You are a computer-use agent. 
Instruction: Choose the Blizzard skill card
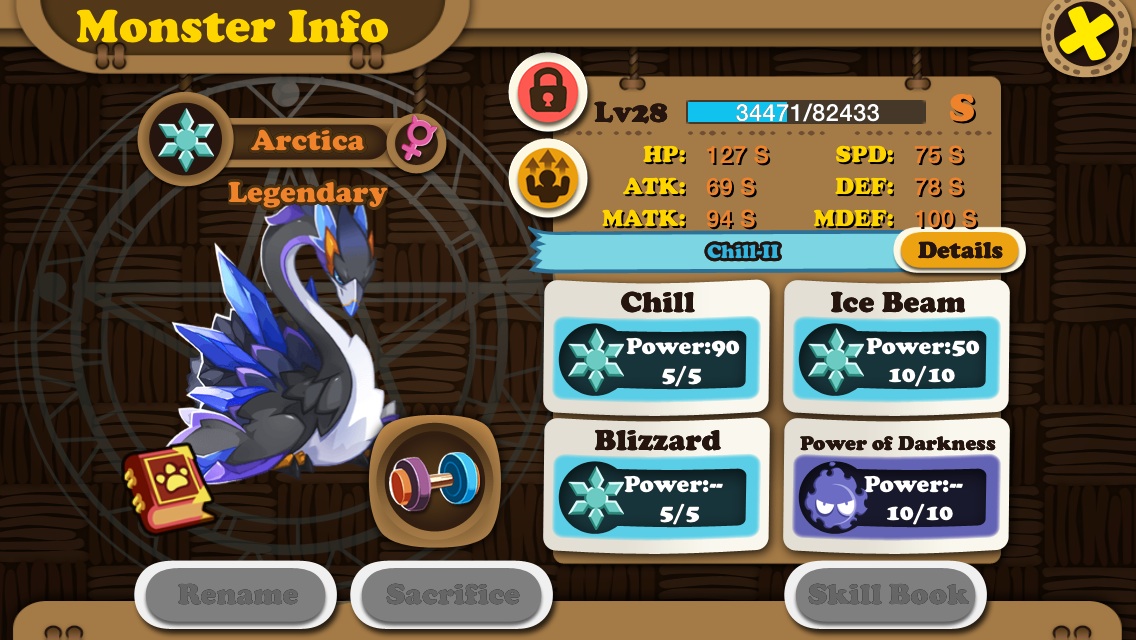(657, 485)
